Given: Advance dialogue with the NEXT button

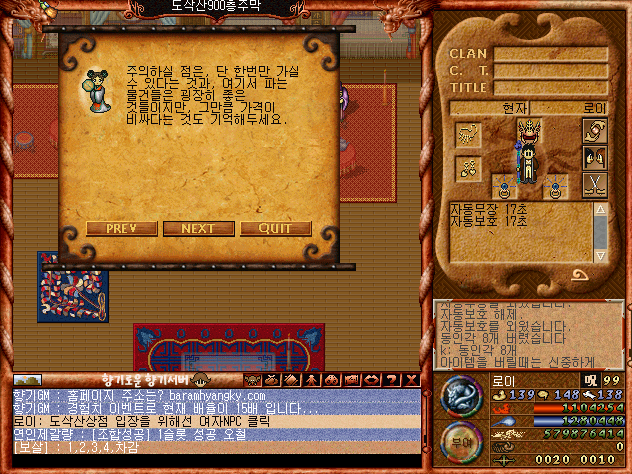Looking at the screenshot, I should pos(198,228).
